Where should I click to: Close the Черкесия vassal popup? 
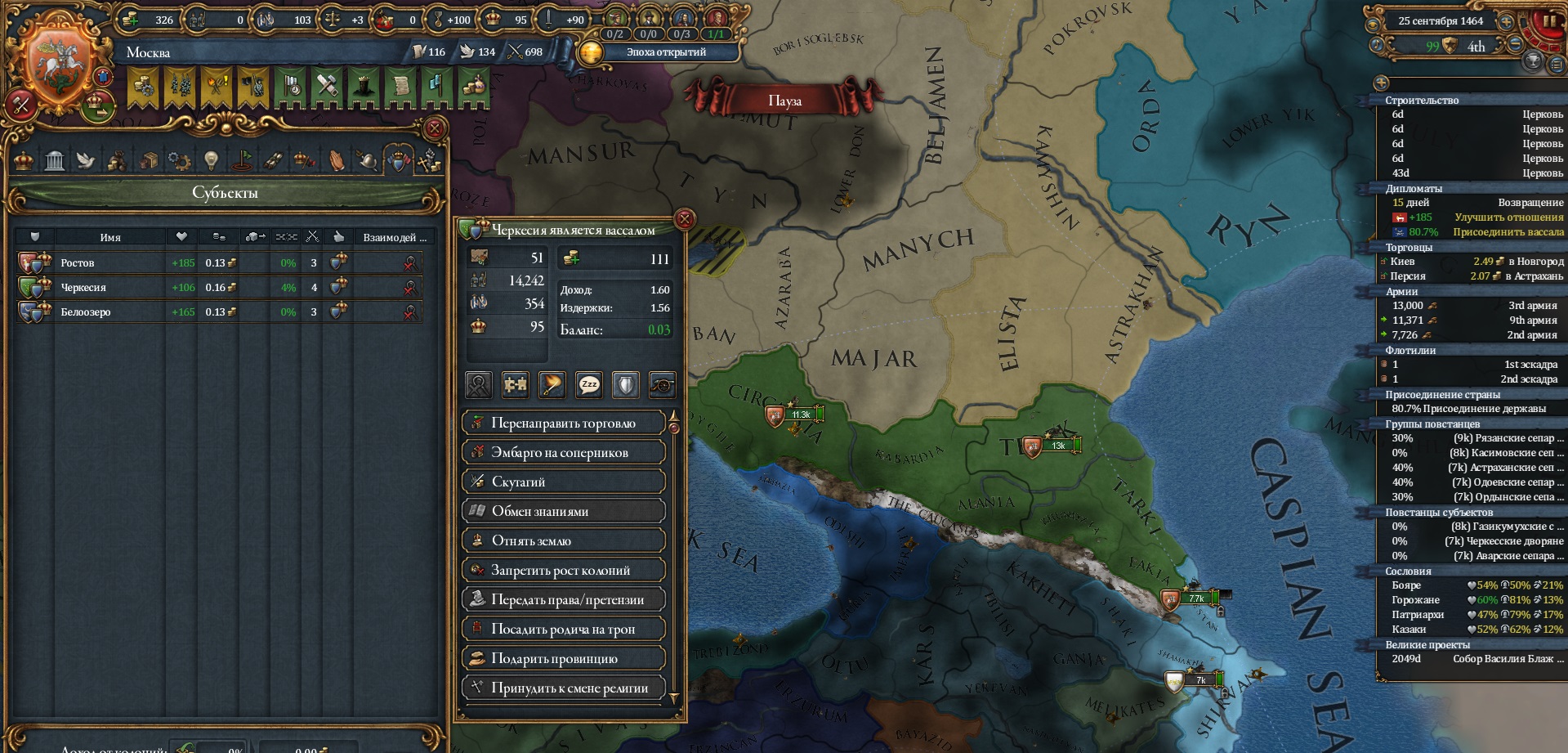pos(685,218)
